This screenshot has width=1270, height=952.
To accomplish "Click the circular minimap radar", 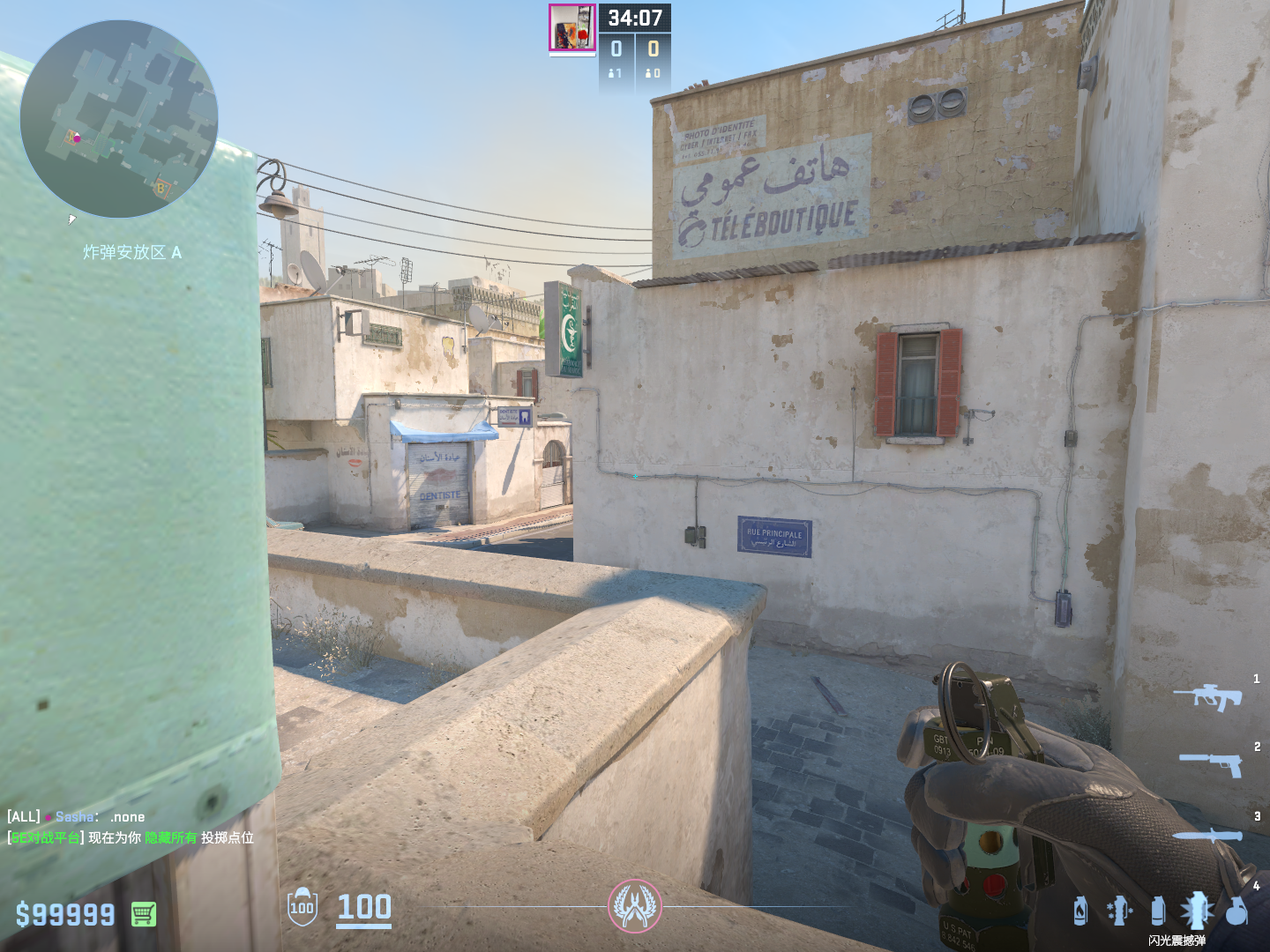I will coord(118,119).
